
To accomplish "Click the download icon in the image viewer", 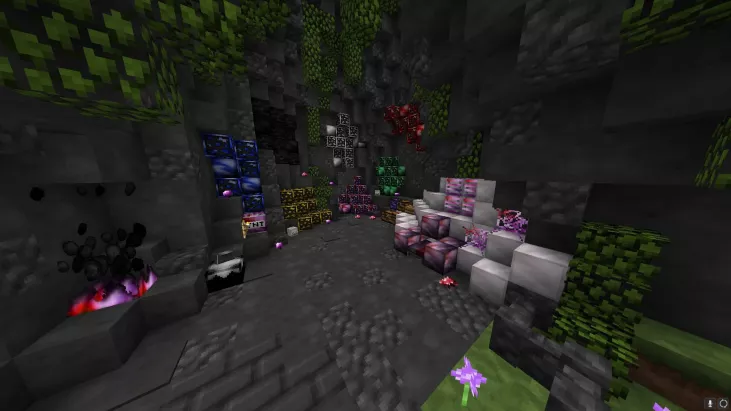I will (x=709, y=403).
